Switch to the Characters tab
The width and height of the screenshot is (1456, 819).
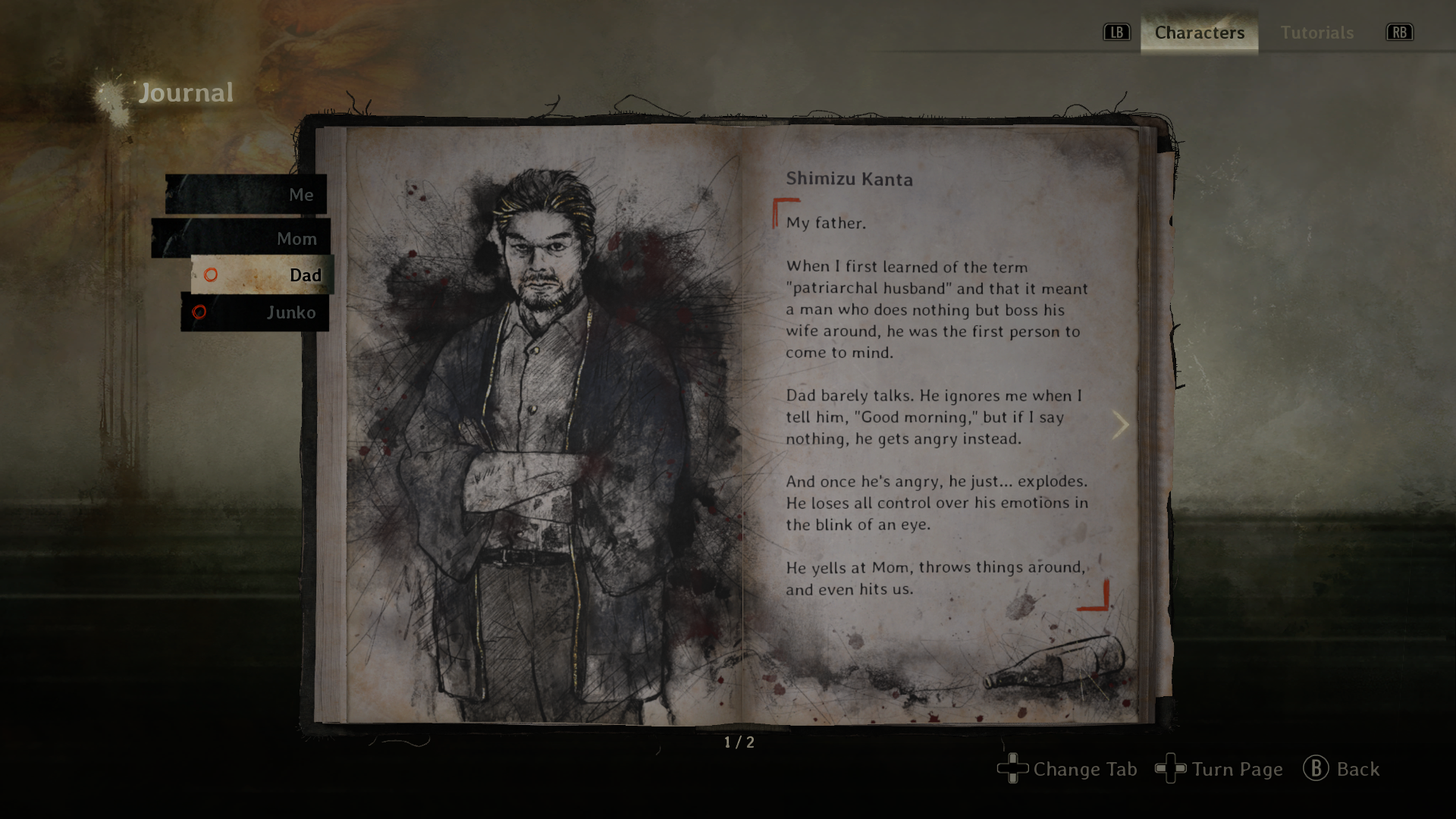(1199, 33)
